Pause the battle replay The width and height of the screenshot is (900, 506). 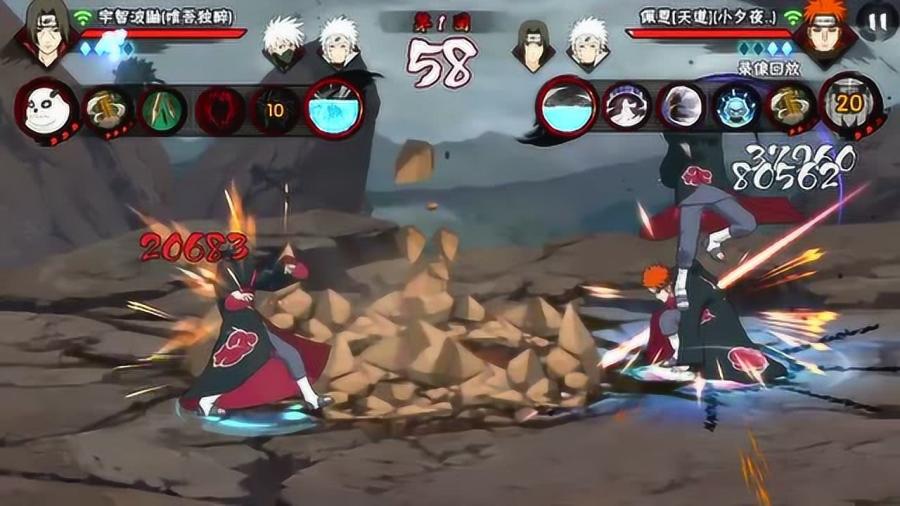point(878,20)
